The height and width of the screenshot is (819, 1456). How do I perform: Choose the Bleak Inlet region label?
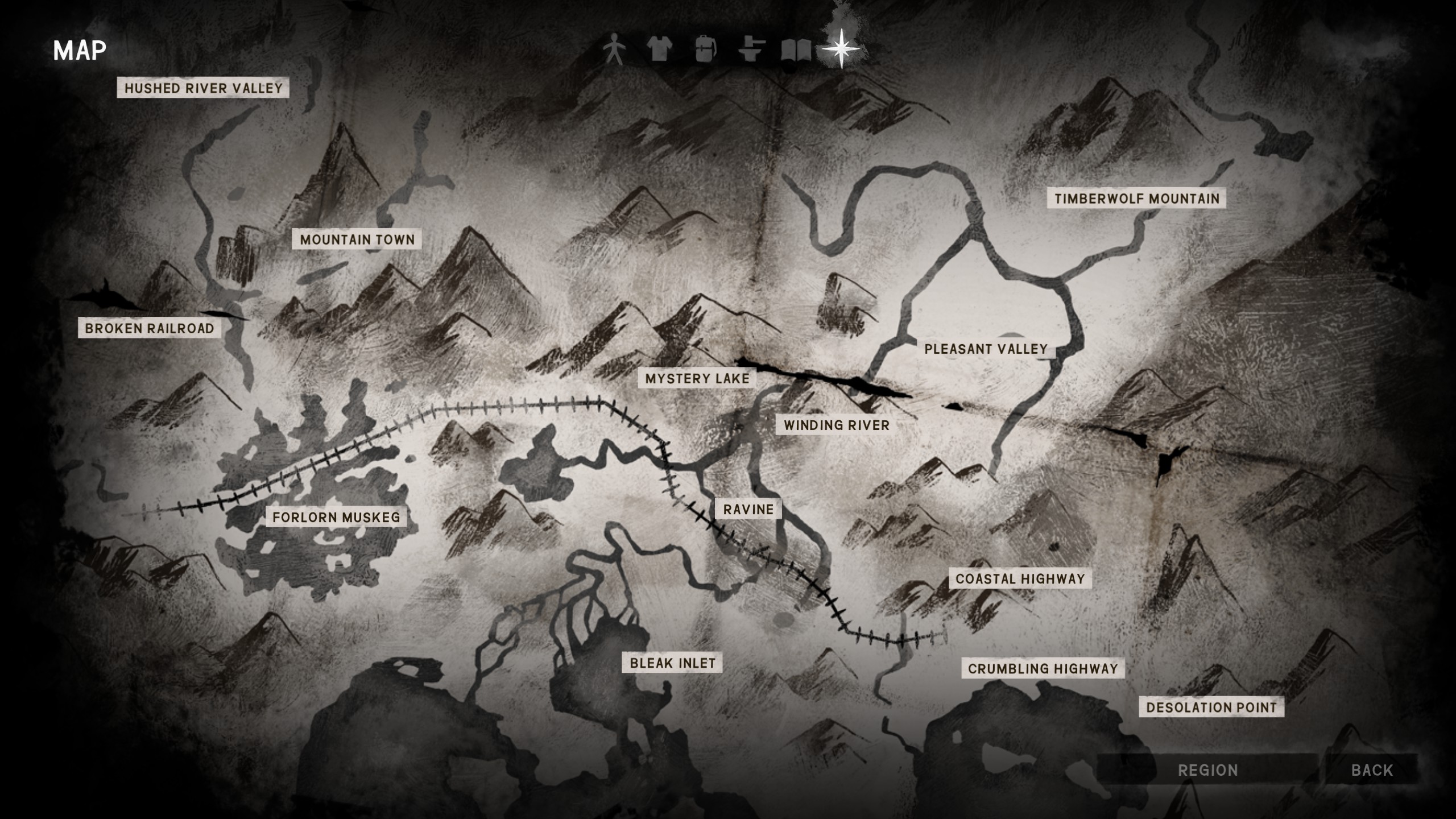pos(672,663)
